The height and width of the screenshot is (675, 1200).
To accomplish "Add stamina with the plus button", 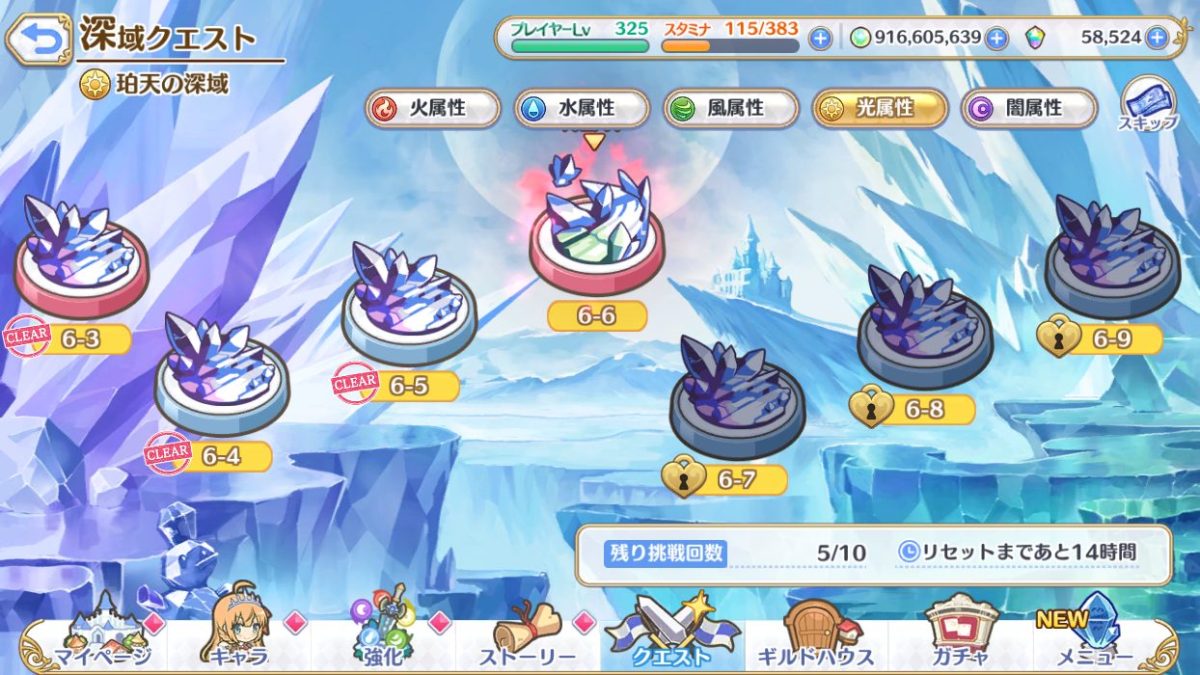I will (x=820, y=39).
